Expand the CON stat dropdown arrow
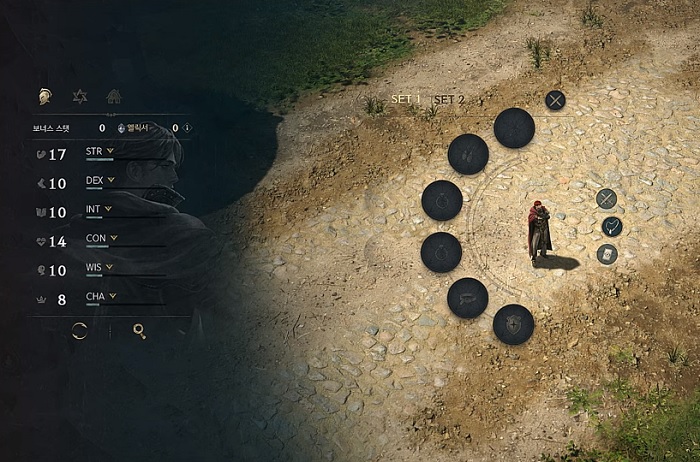The height and width of the screenshot is (462, 700). pos(113,238)
